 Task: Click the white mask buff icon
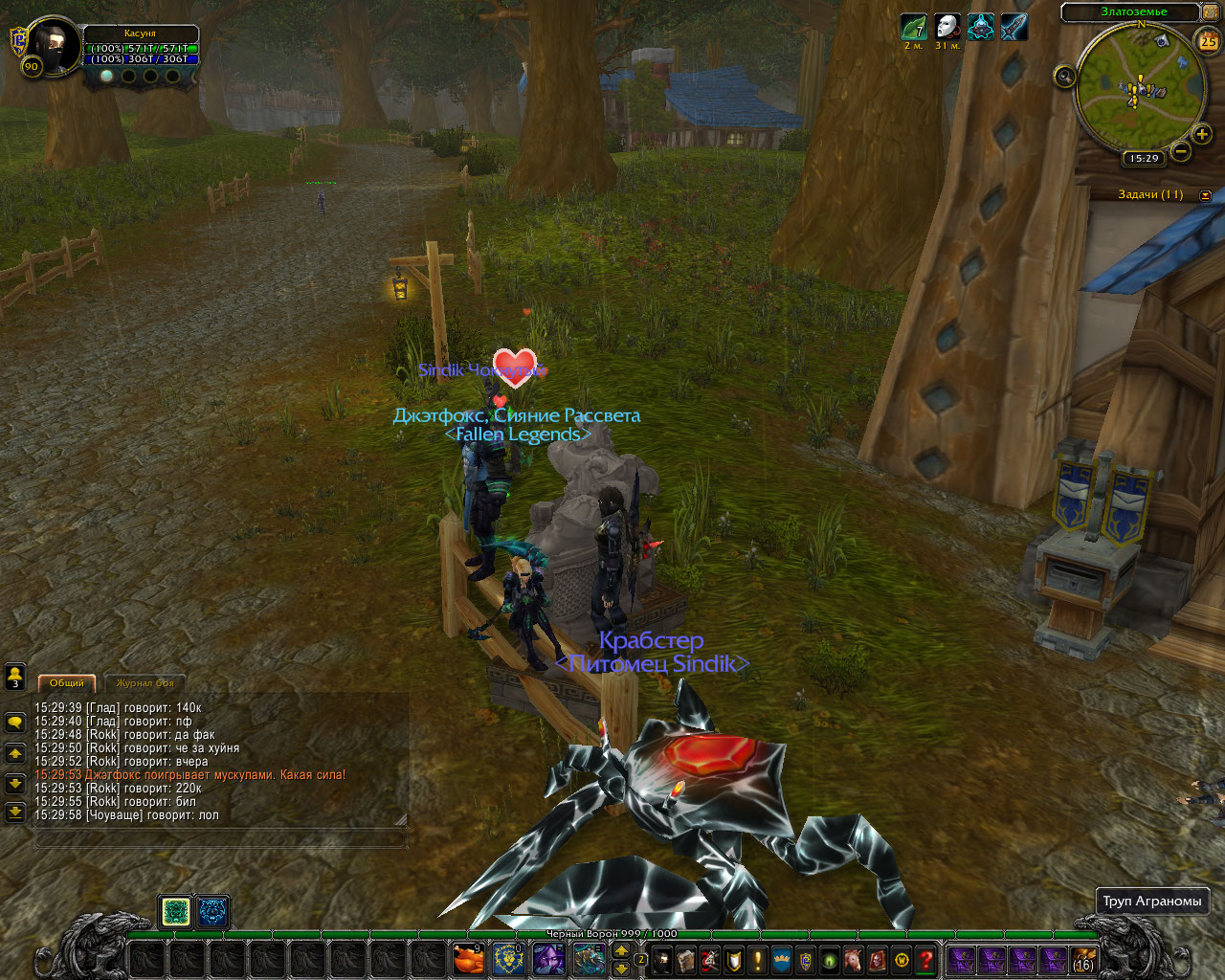[x=947, y=27]
